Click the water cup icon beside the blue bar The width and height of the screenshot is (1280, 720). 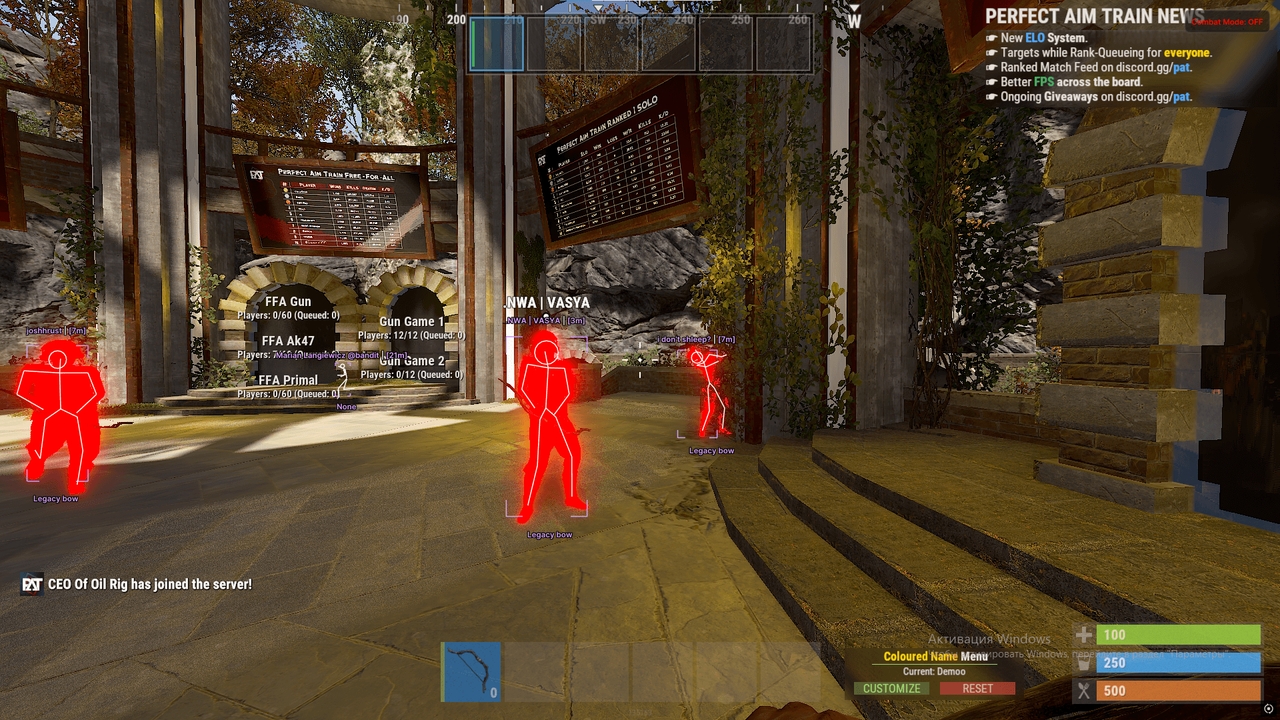point(1085,662)
